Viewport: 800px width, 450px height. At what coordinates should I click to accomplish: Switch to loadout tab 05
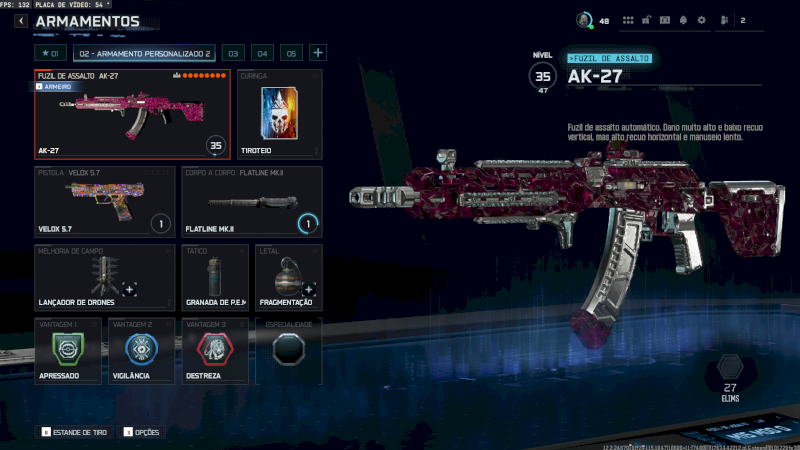291,53
